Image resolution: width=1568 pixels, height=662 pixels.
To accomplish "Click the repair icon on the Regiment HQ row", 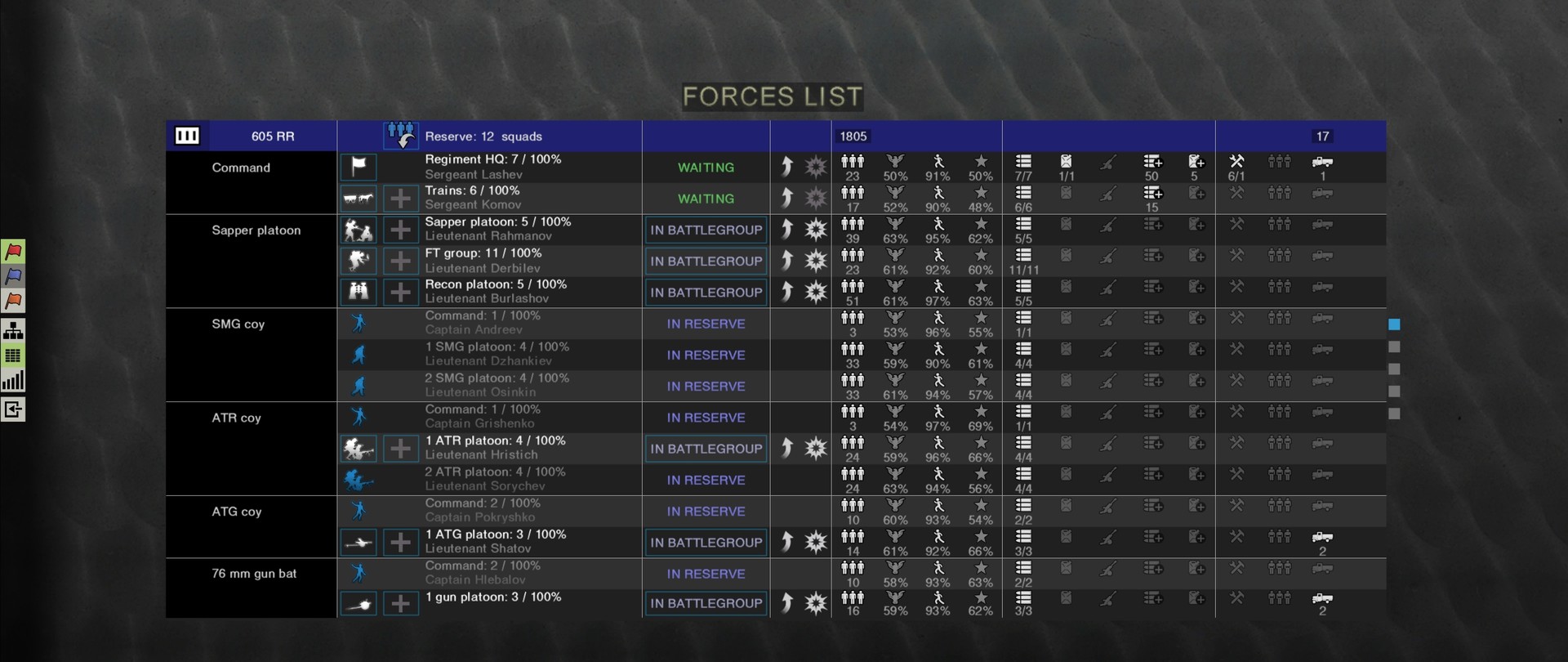I will click(1237, 161).
